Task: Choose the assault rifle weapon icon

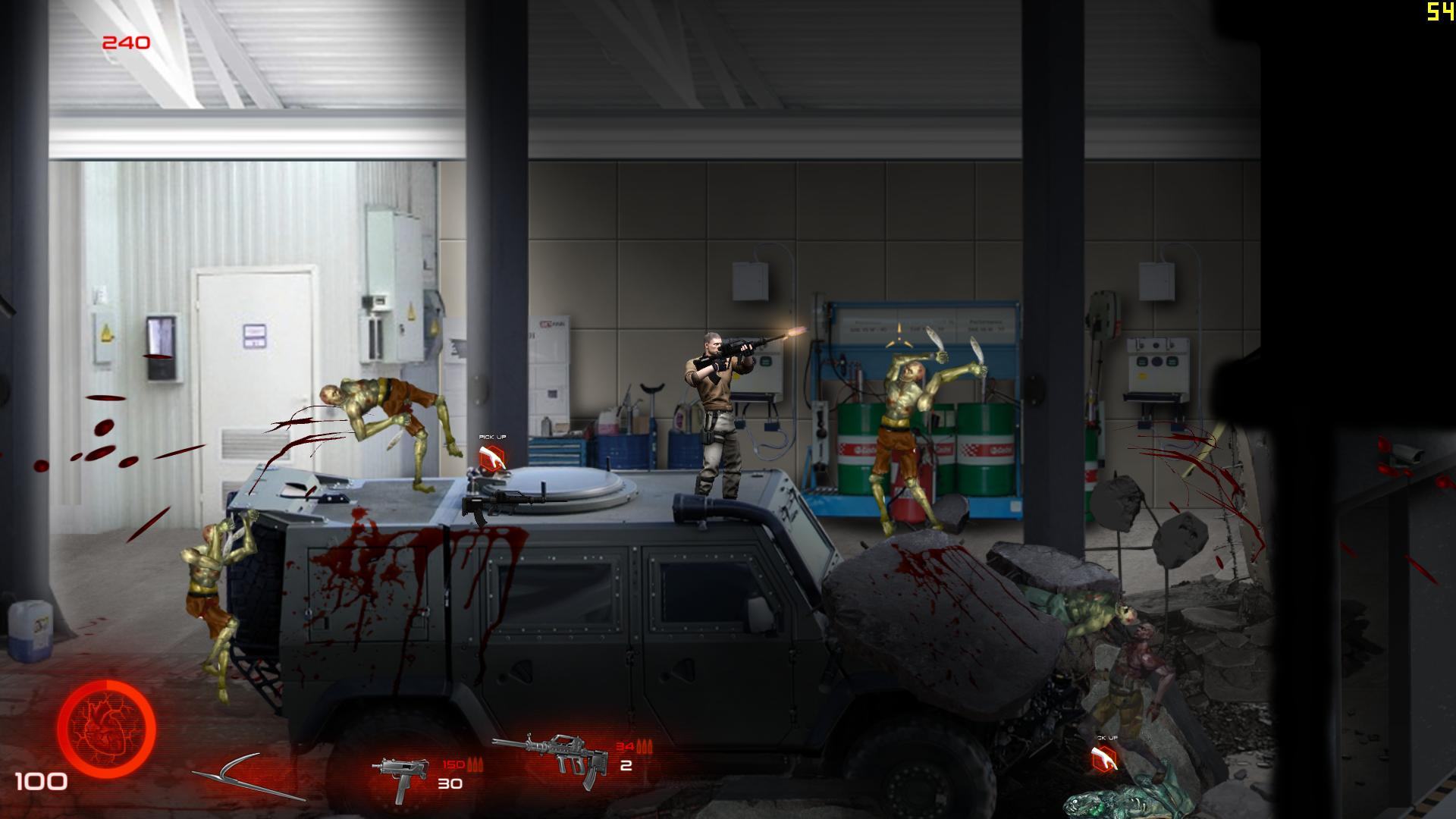Action: click(551, 757)
